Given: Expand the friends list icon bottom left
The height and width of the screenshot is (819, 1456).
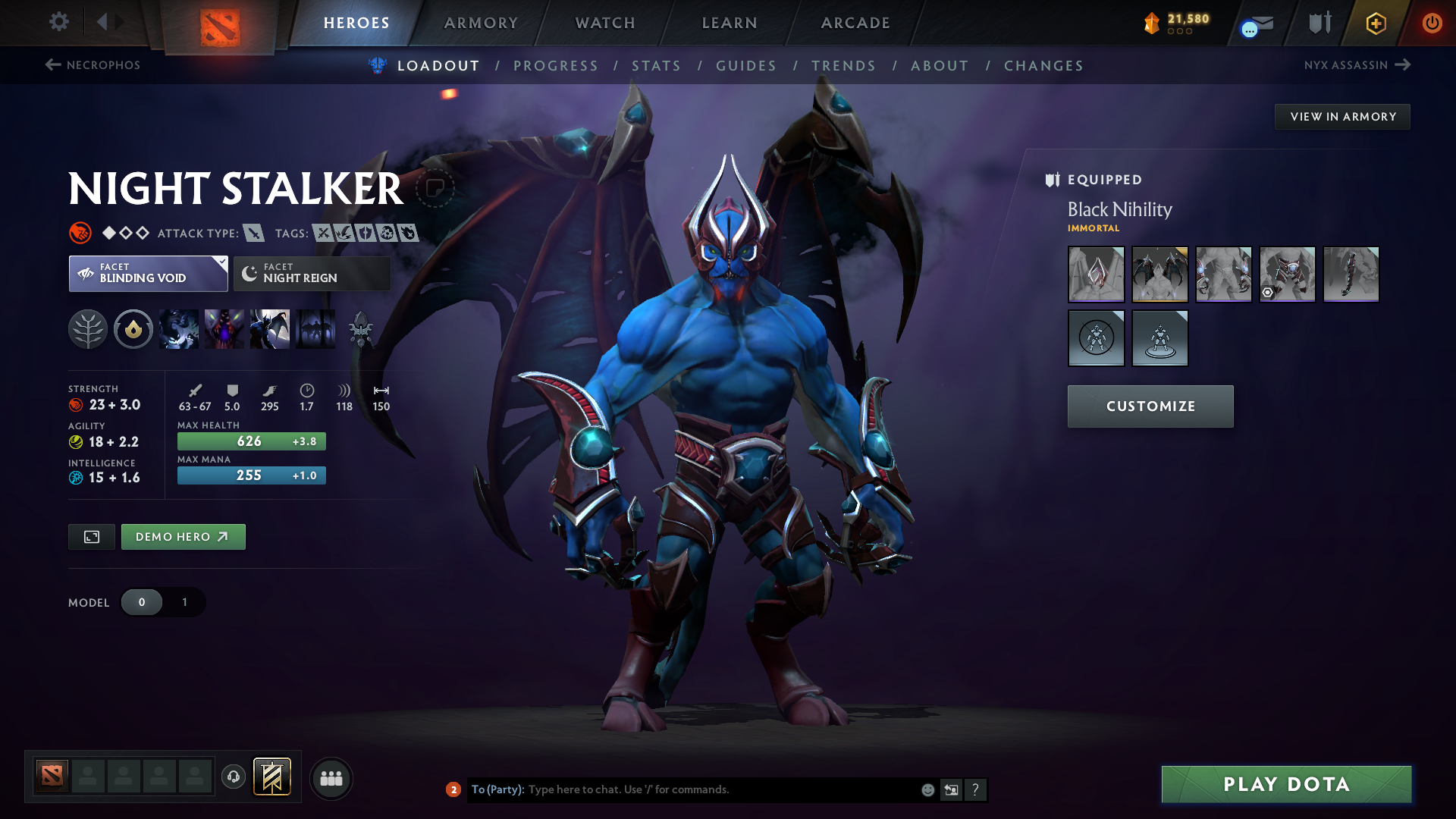Looking at the screenshot, I should point(331,778).
